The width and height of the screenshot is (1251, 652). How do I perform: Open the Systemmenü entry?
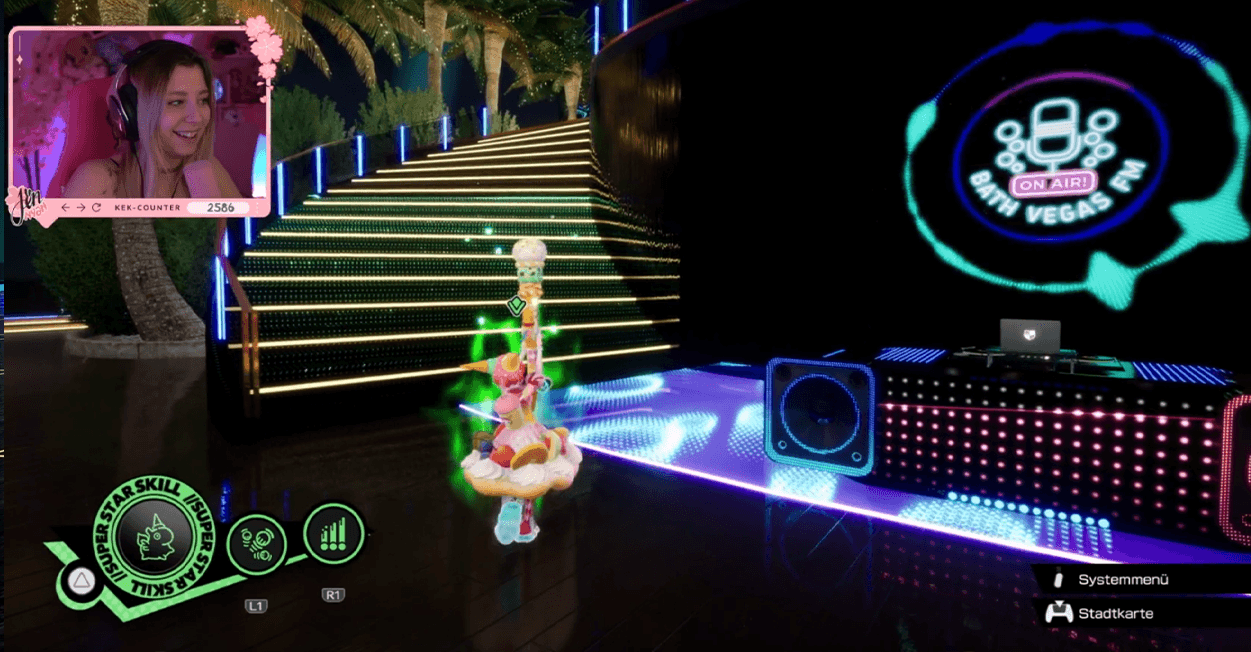pyautogui.click(x=1123, y=580)
